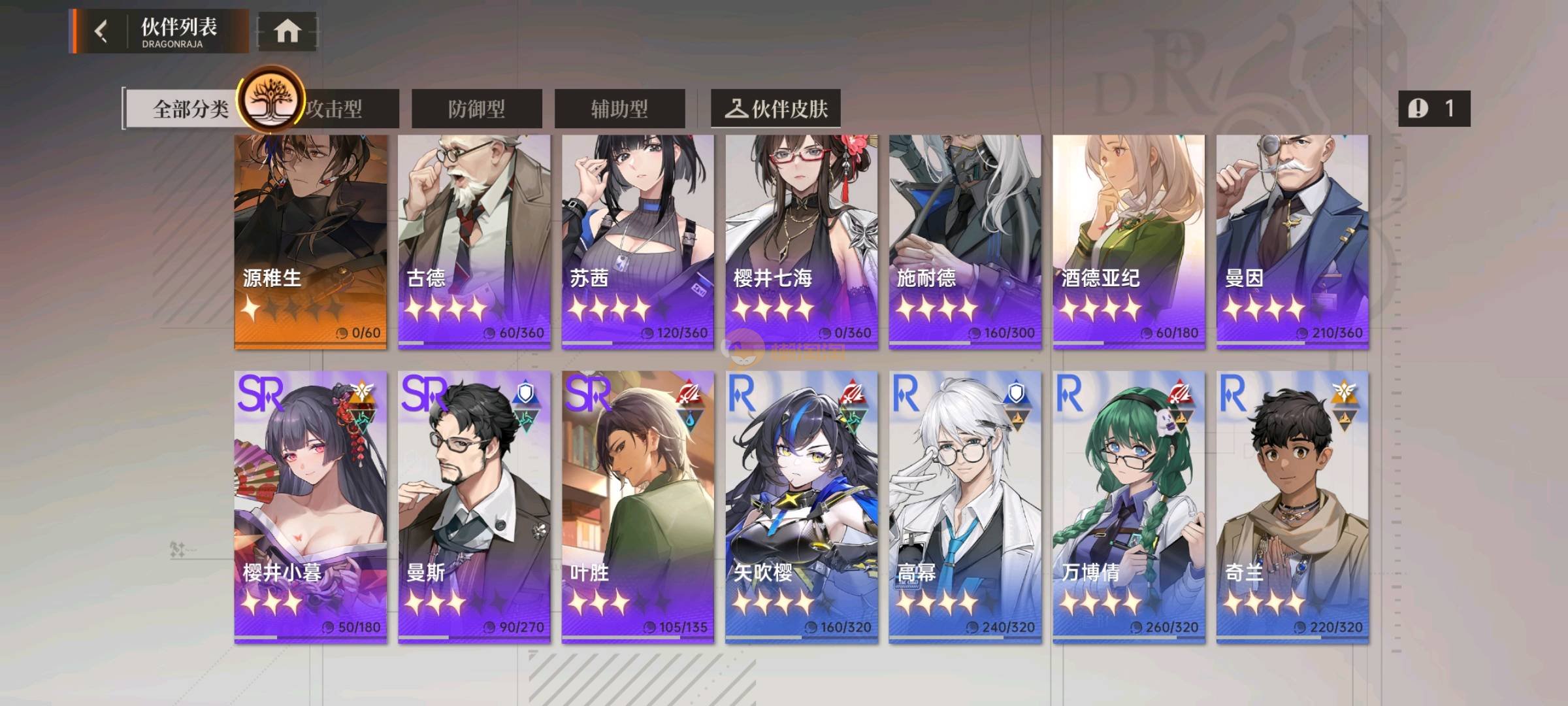Screen dimensions: 1568x706
Task: Choose the 施耐德 partner card
Action: (965, 242)
